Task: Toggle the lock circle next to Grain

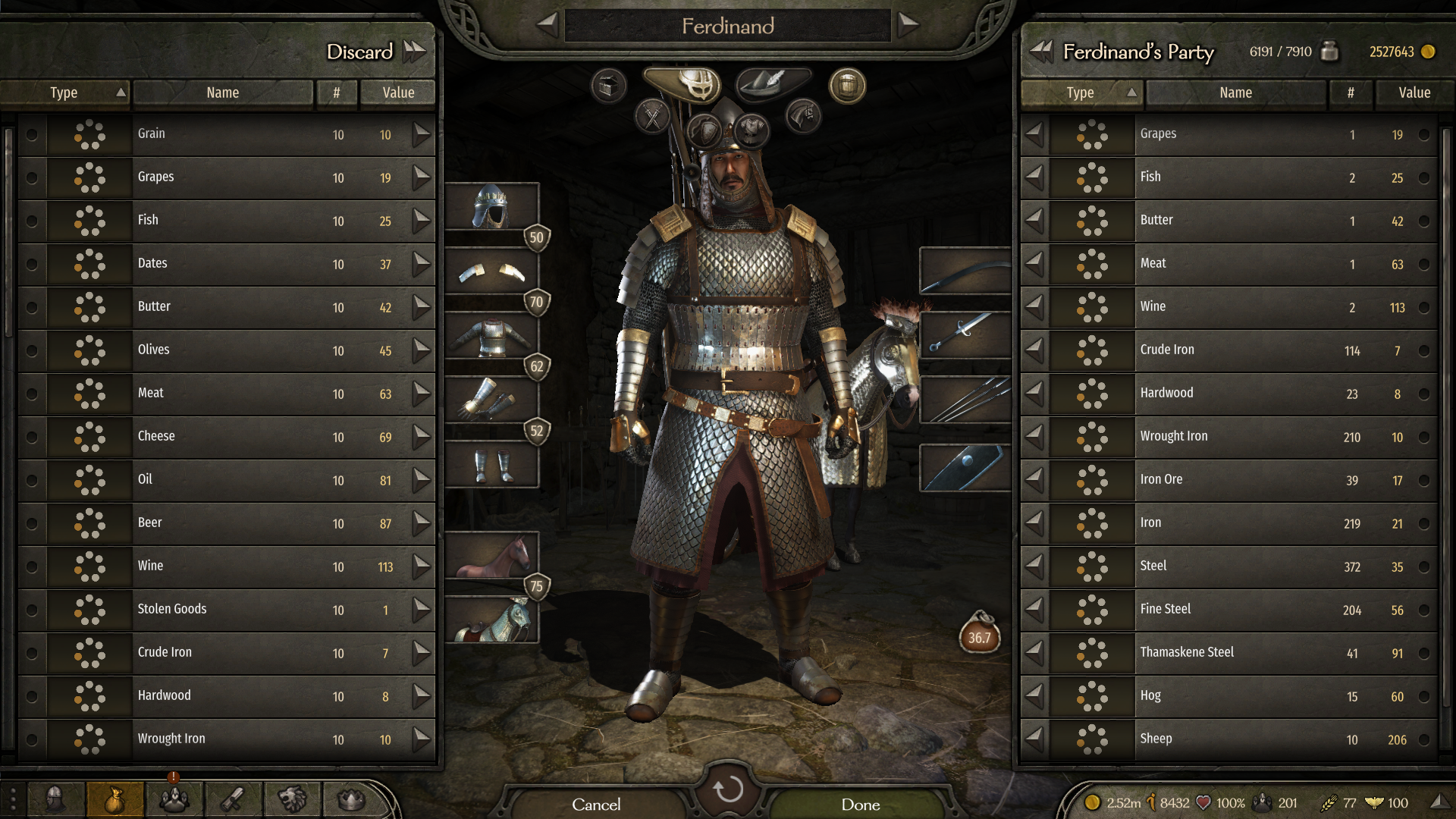Action: point(30,136)
